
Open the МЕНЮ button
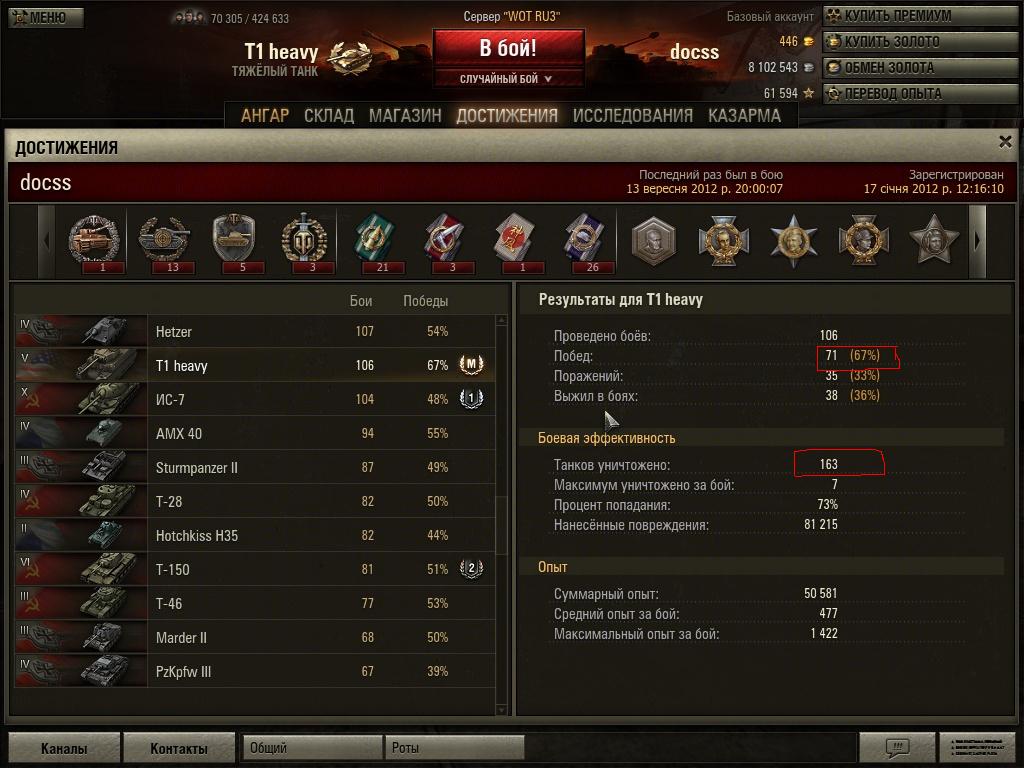pos(42,17)
